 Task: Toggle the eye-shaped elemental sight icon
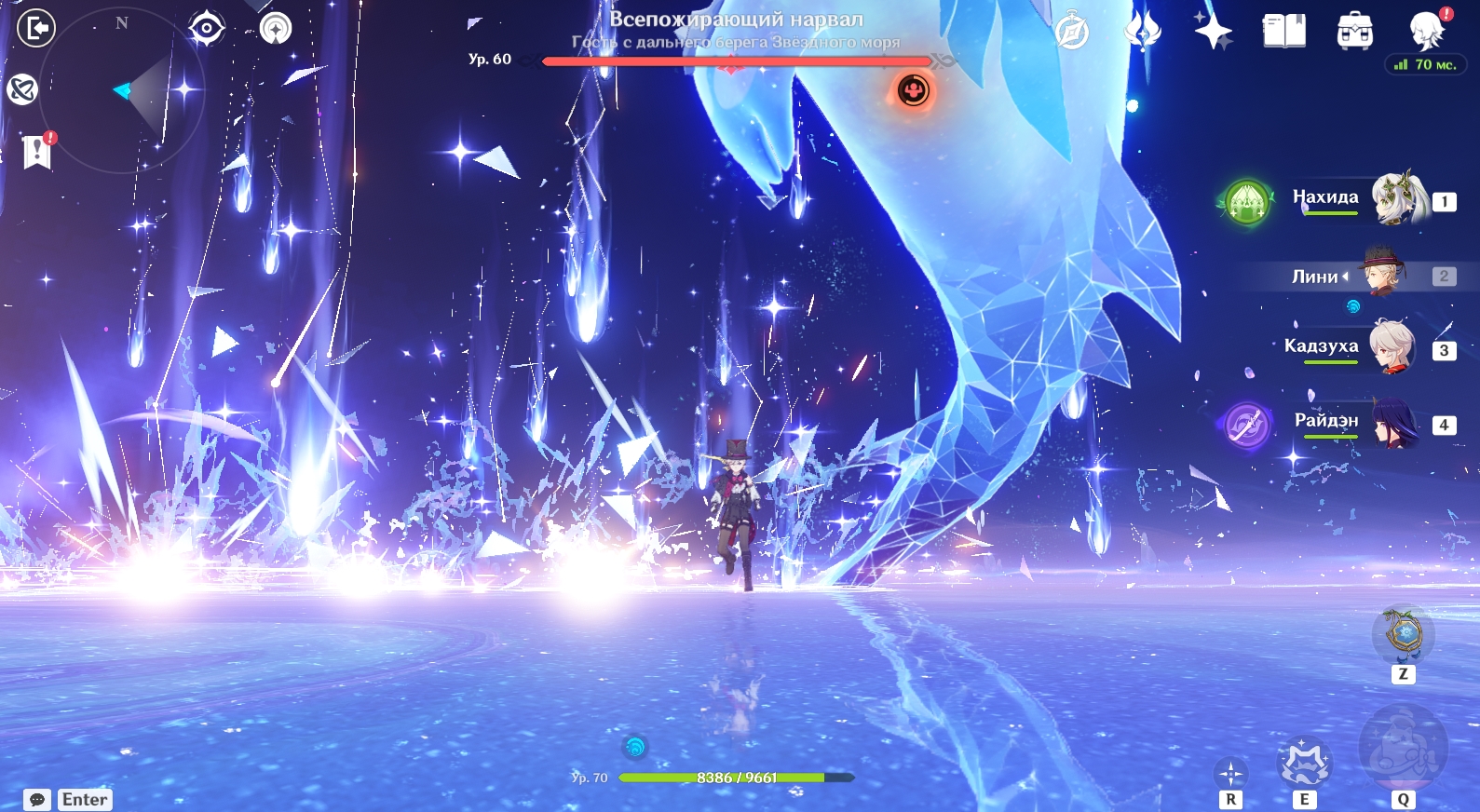(x=206, y=28)
